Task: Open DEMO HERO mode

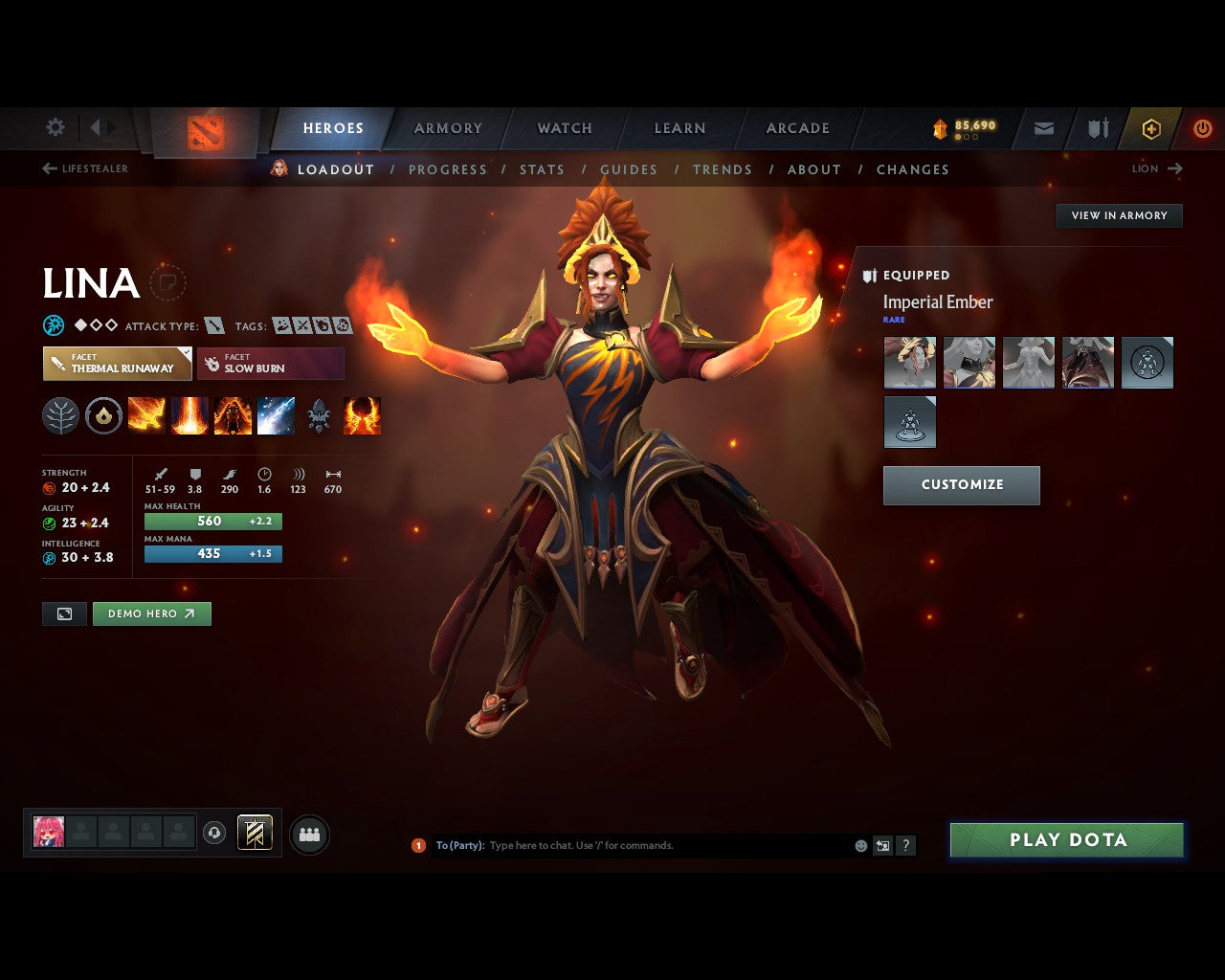Action: tap(151, 613)
